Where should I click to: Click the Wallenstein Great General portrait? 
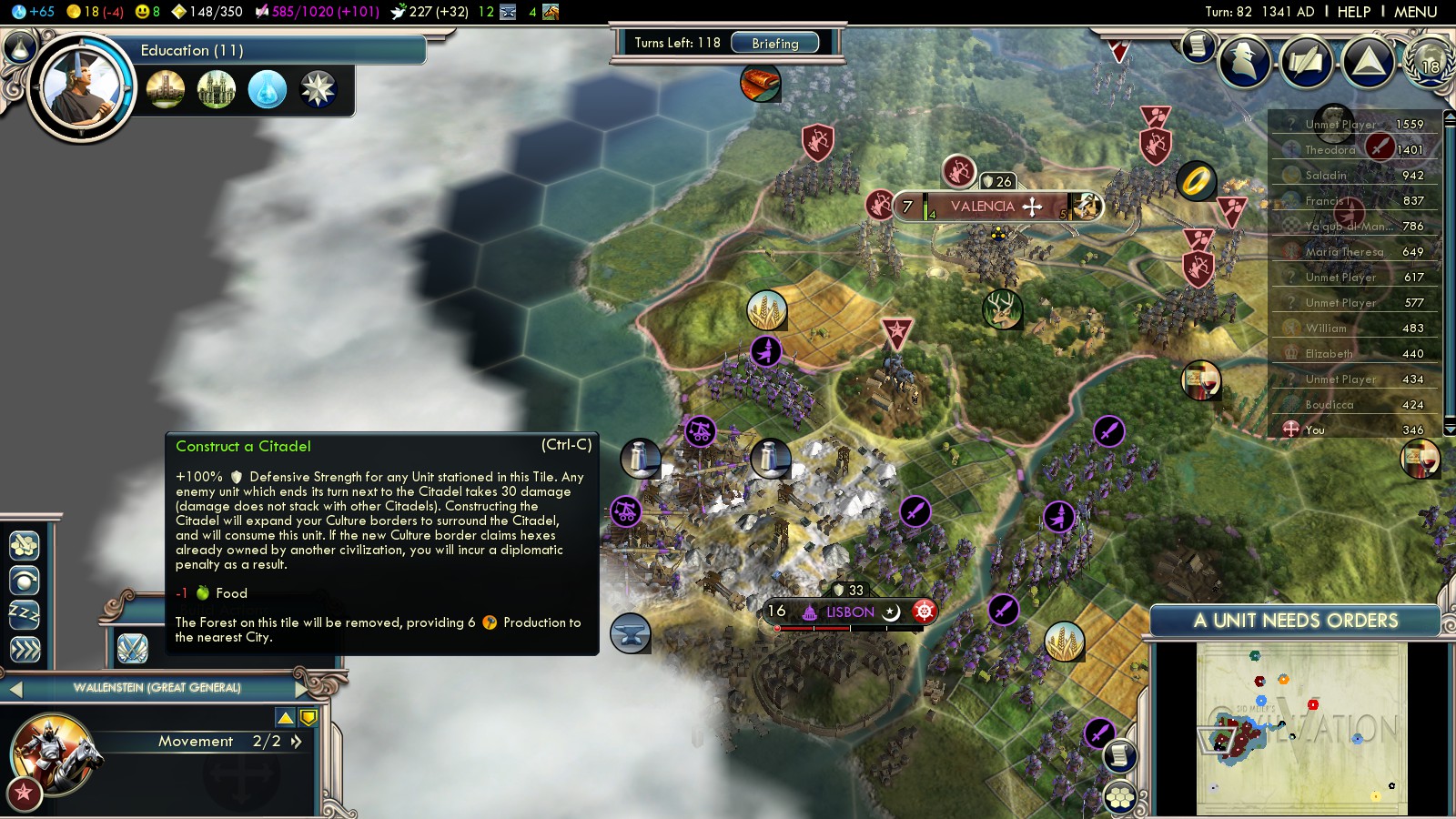pos(53,752)
